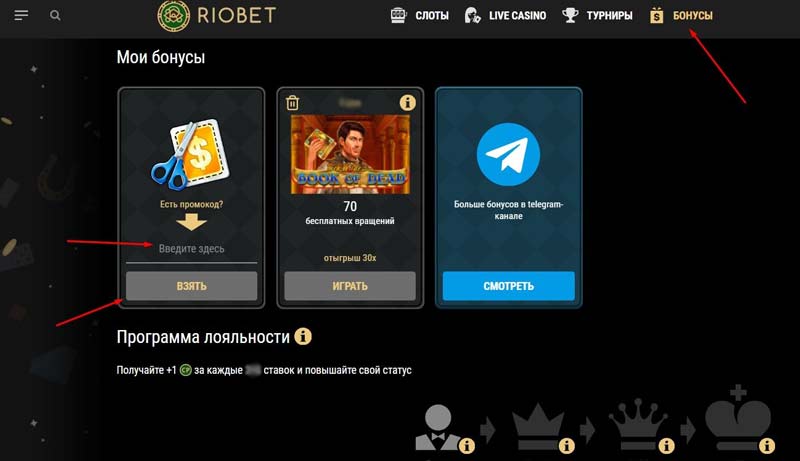The image size is (800, 461).
Task: Delete the free spins bonus with trash icon
Action: [293, 102]
